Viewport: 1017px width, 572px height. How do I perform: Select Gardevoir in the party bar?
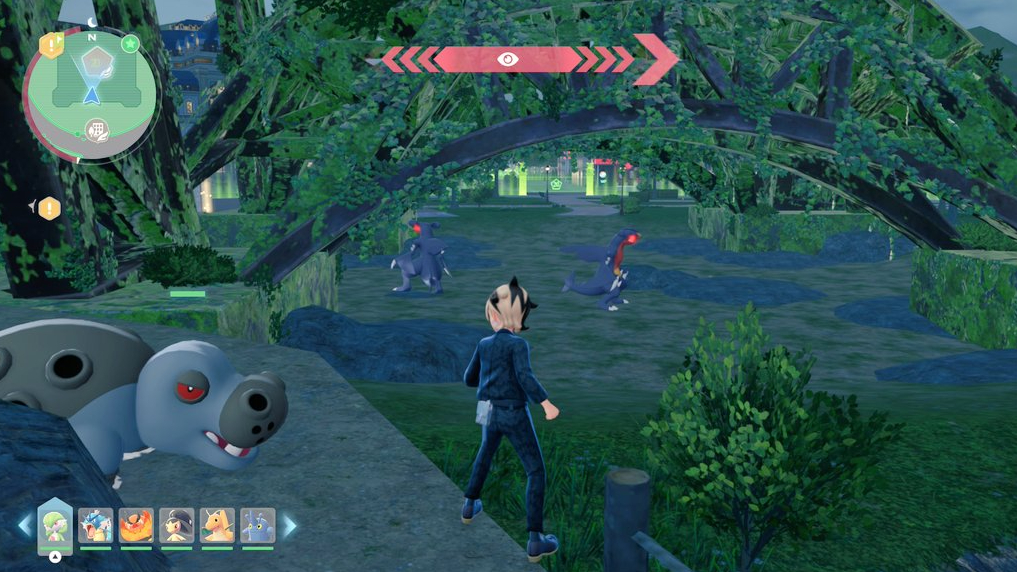click(x=54, y=526)
